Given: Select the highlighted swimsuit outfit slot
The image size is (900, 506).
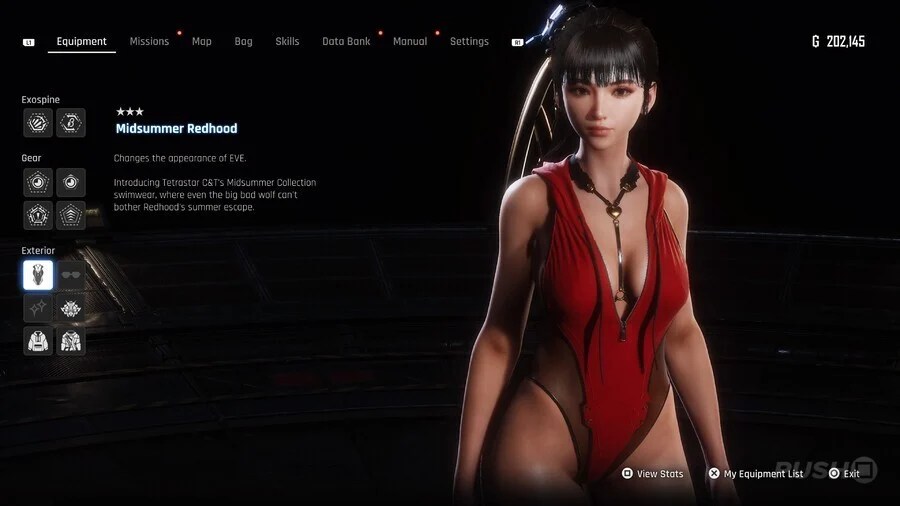Looking at the screenshot, I should pyautogui.click(x=38, y=275).
